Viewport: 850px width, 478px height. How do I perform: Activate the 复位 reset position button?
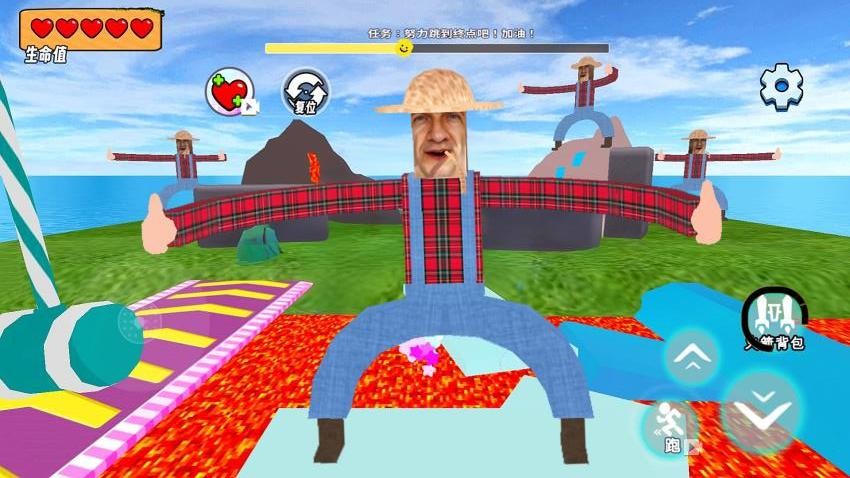pyautogui.click(x=304, y=92)
